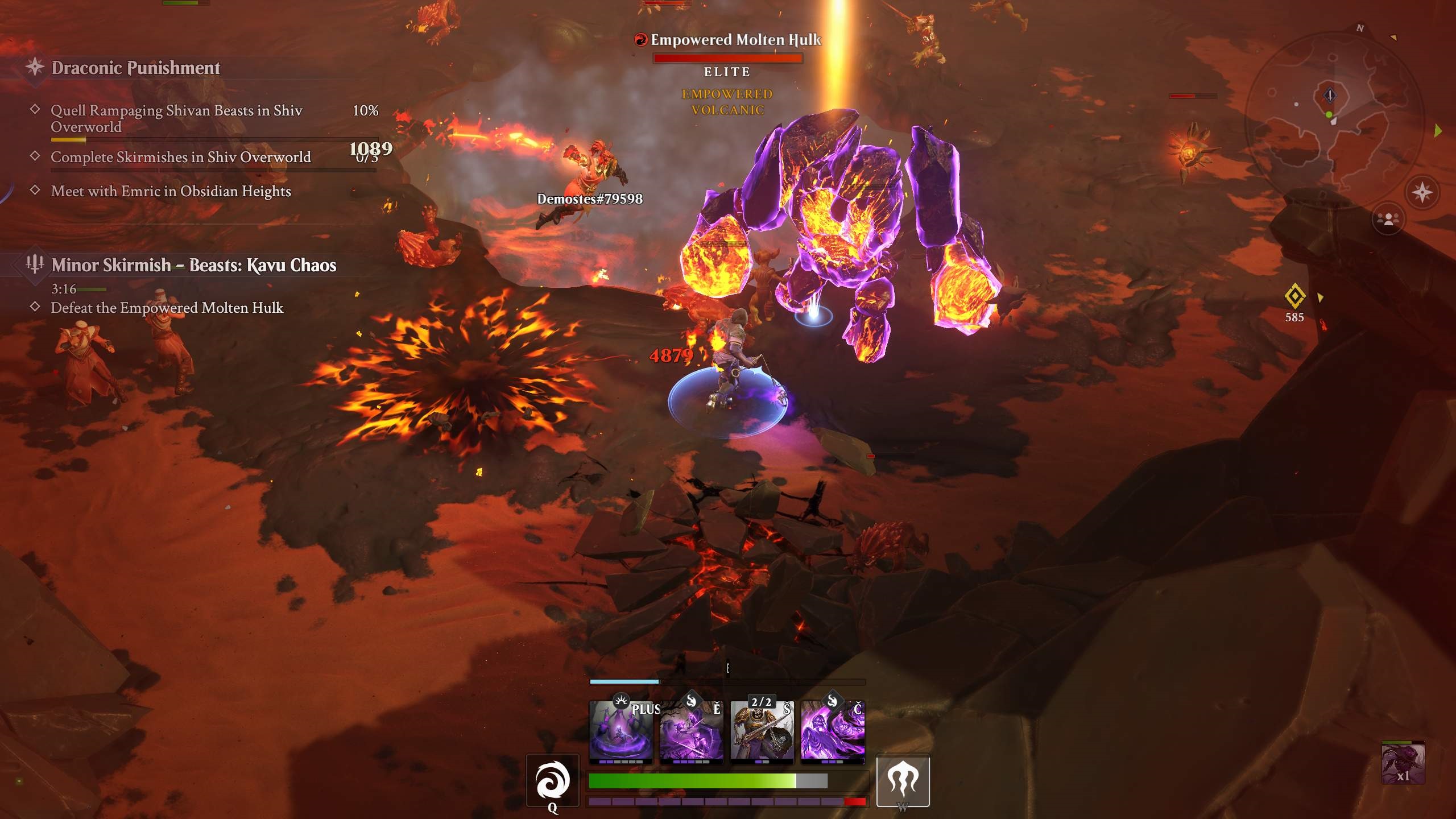The height and width of the screenshot is (819, 1456).
Task: Activate the Q swirl ability
Action: point(552,780)
